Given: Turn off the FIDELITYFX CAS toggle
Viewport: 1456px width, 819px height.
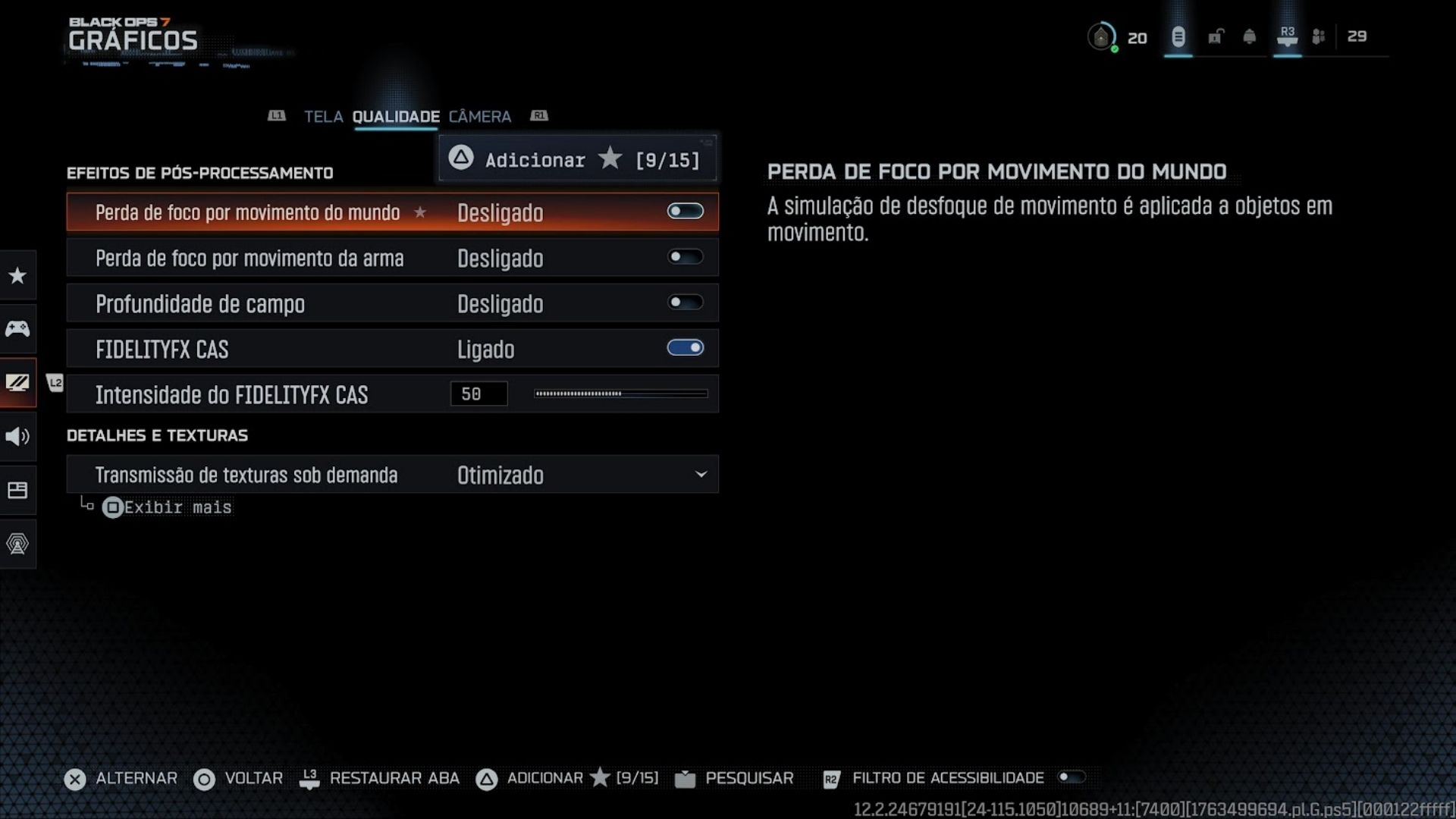Looking at the screenshot, I should [685, 348].
